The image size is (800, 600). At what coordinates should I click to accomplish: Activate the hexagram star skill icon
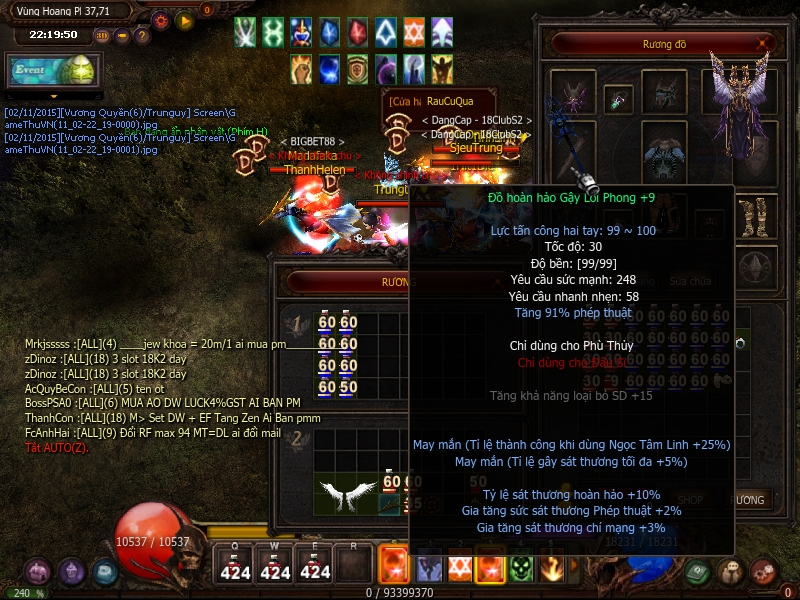(x=460, y=568)
